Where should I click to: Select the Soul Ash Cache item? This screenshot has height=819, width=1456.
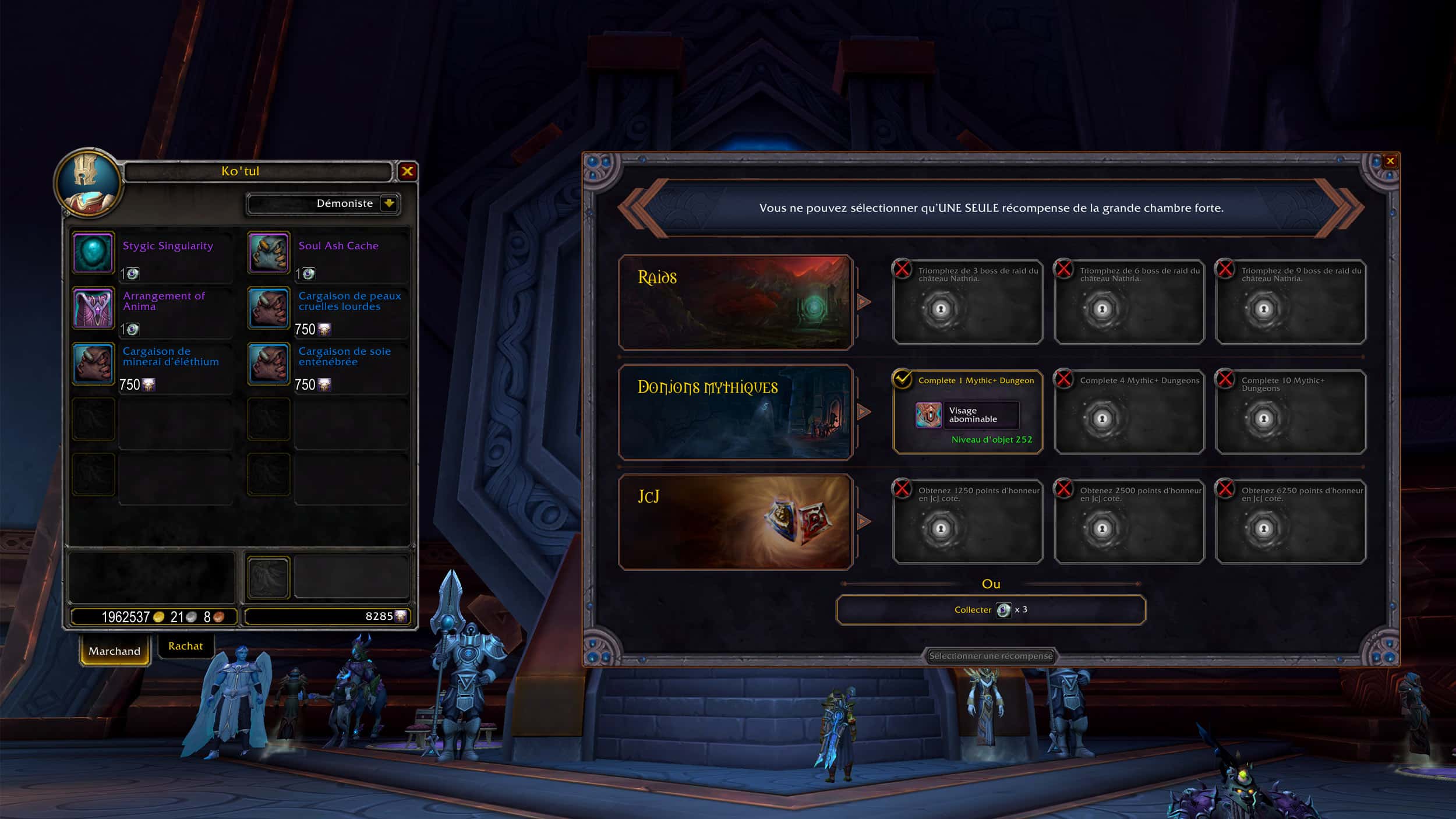coord(268,253)
